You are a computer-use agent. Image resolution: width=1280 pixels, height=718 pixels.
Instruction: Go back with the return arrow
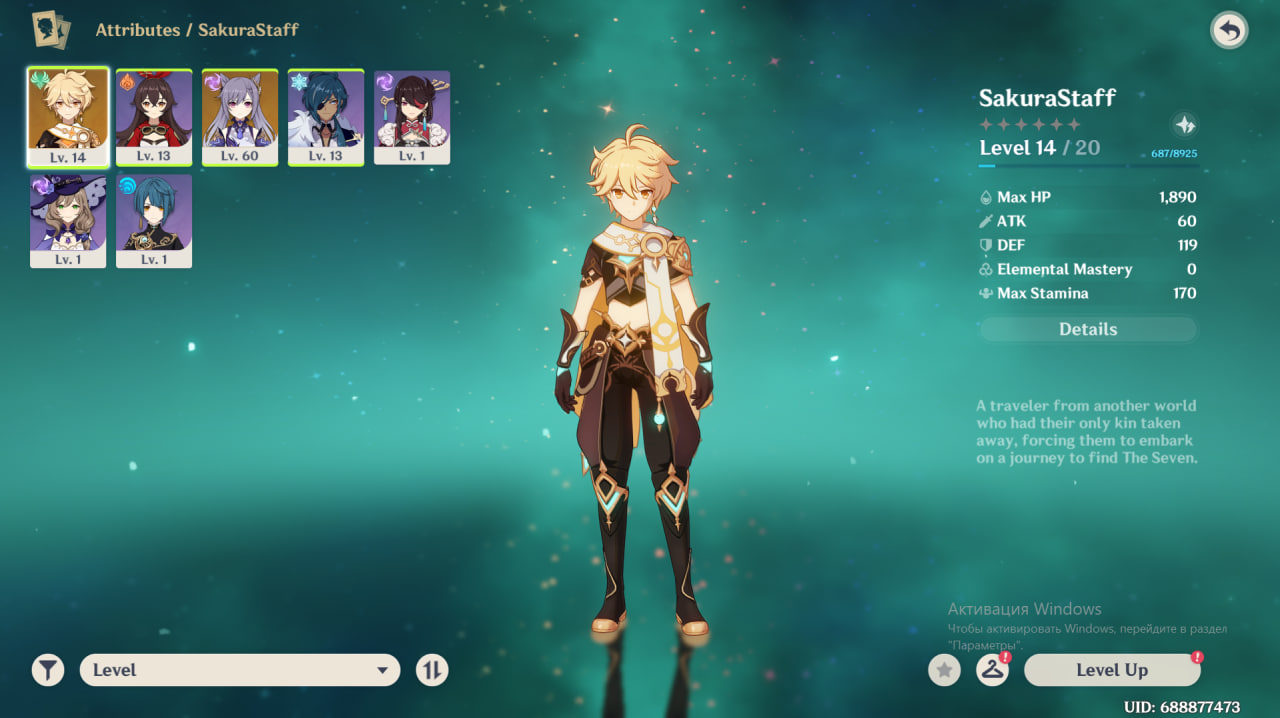tap(1229, 30)
